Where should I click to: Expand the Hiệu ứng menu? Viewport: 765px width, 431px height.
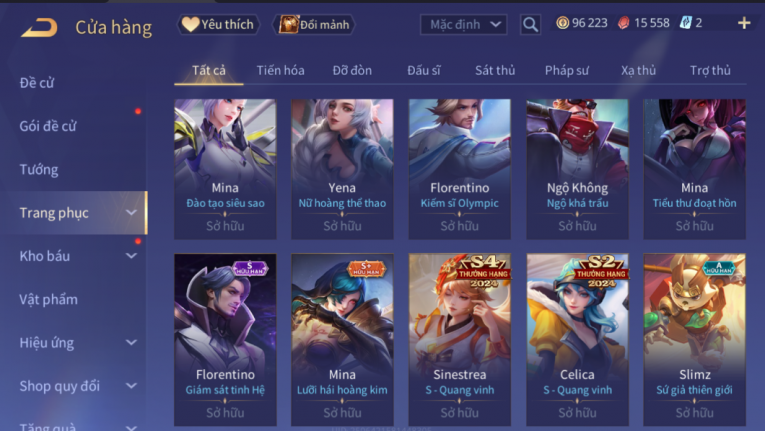pyautogui.click(x=76, y=342)
